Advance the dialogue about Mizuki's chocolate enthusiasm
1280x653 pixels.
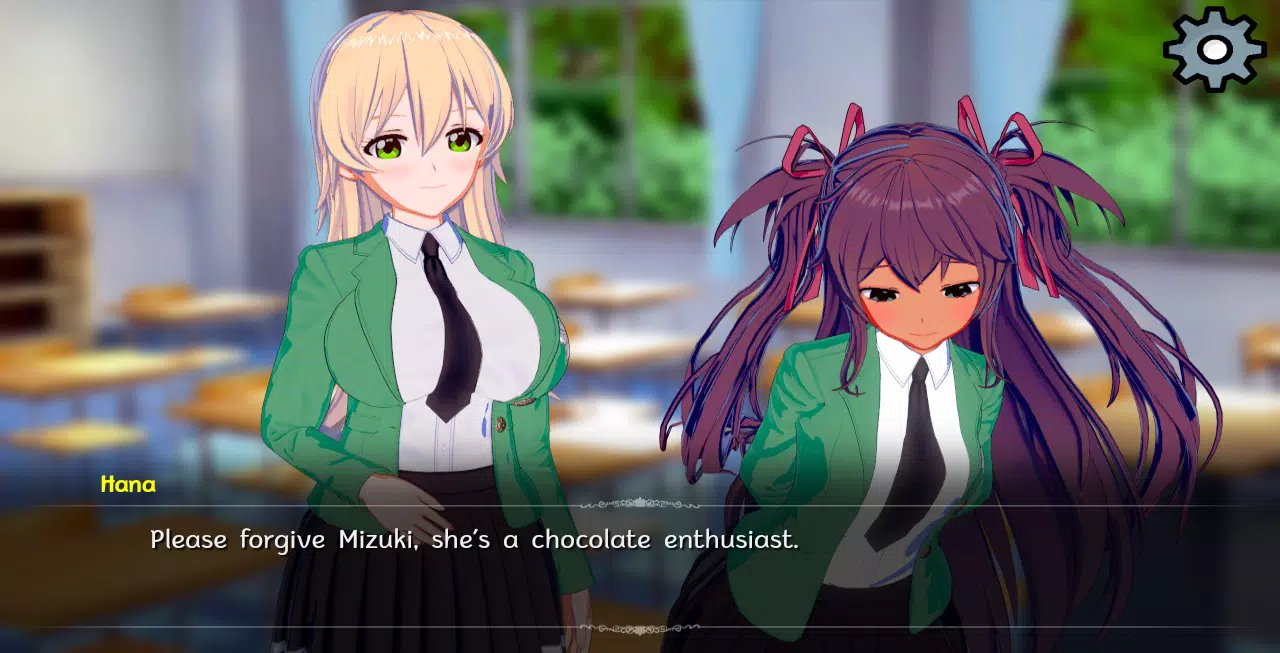pyautogui.click(x=474, y=541)
